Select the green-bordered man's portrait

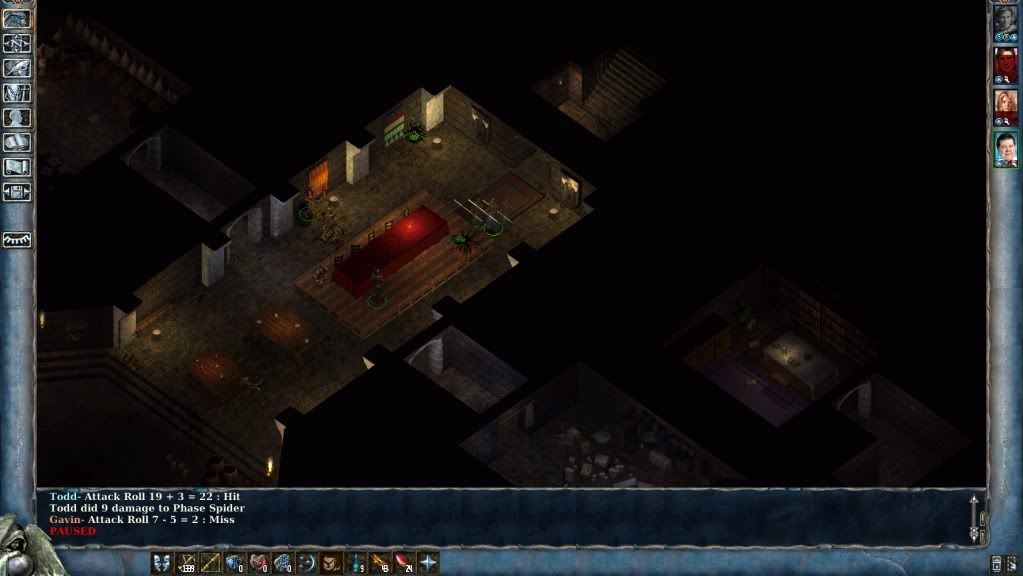(1005, 149)
